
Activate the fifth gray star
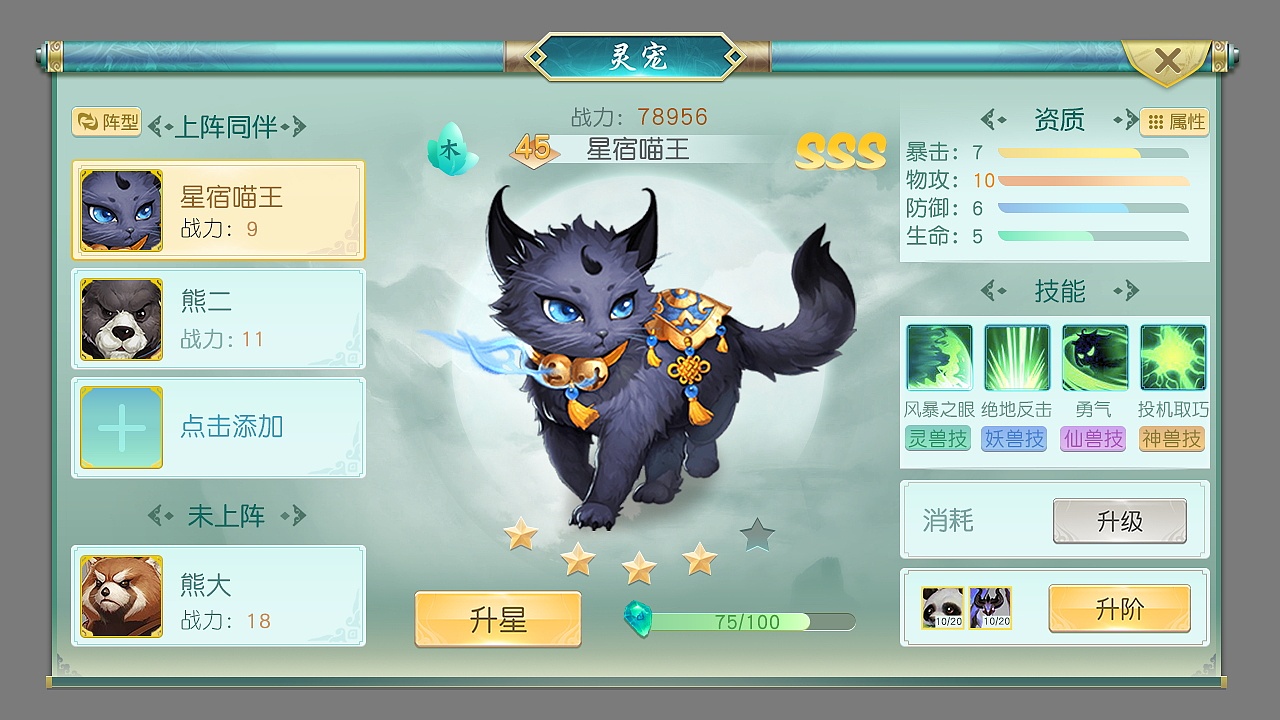coord(758,534)
